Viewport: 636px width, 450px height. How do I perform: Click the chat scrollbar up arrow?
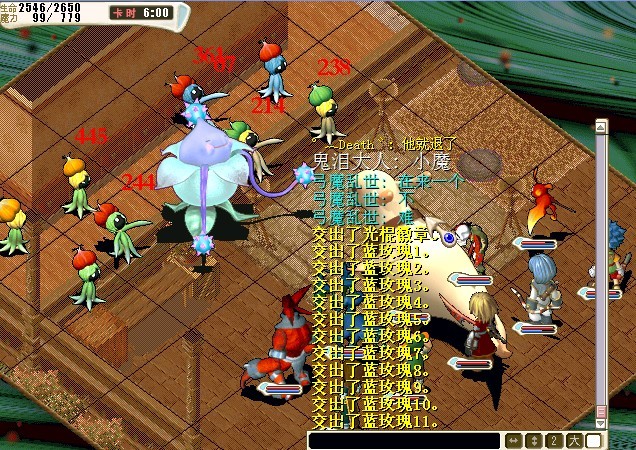click(601, 126)
